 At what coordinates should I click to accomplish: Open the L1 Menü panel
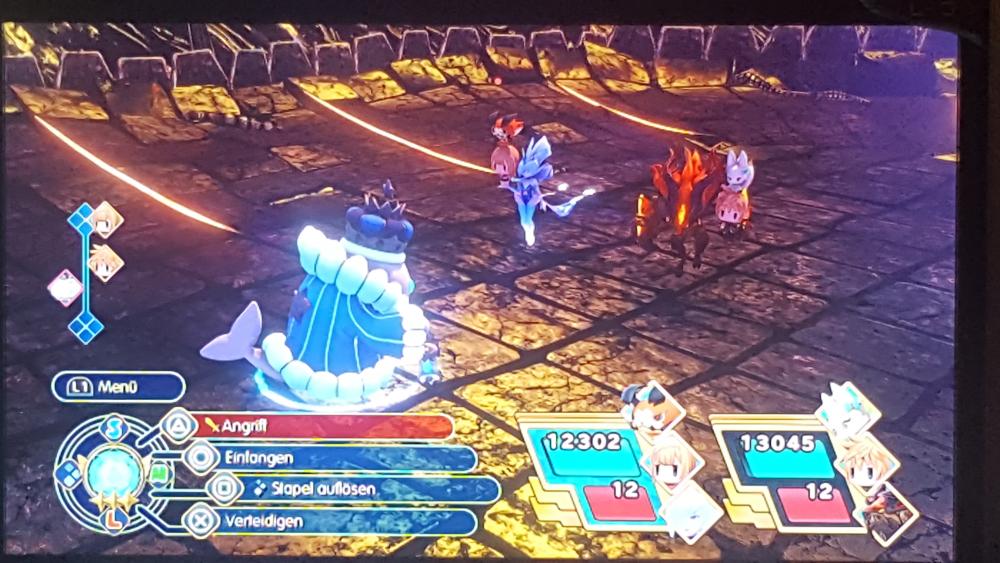118,386
